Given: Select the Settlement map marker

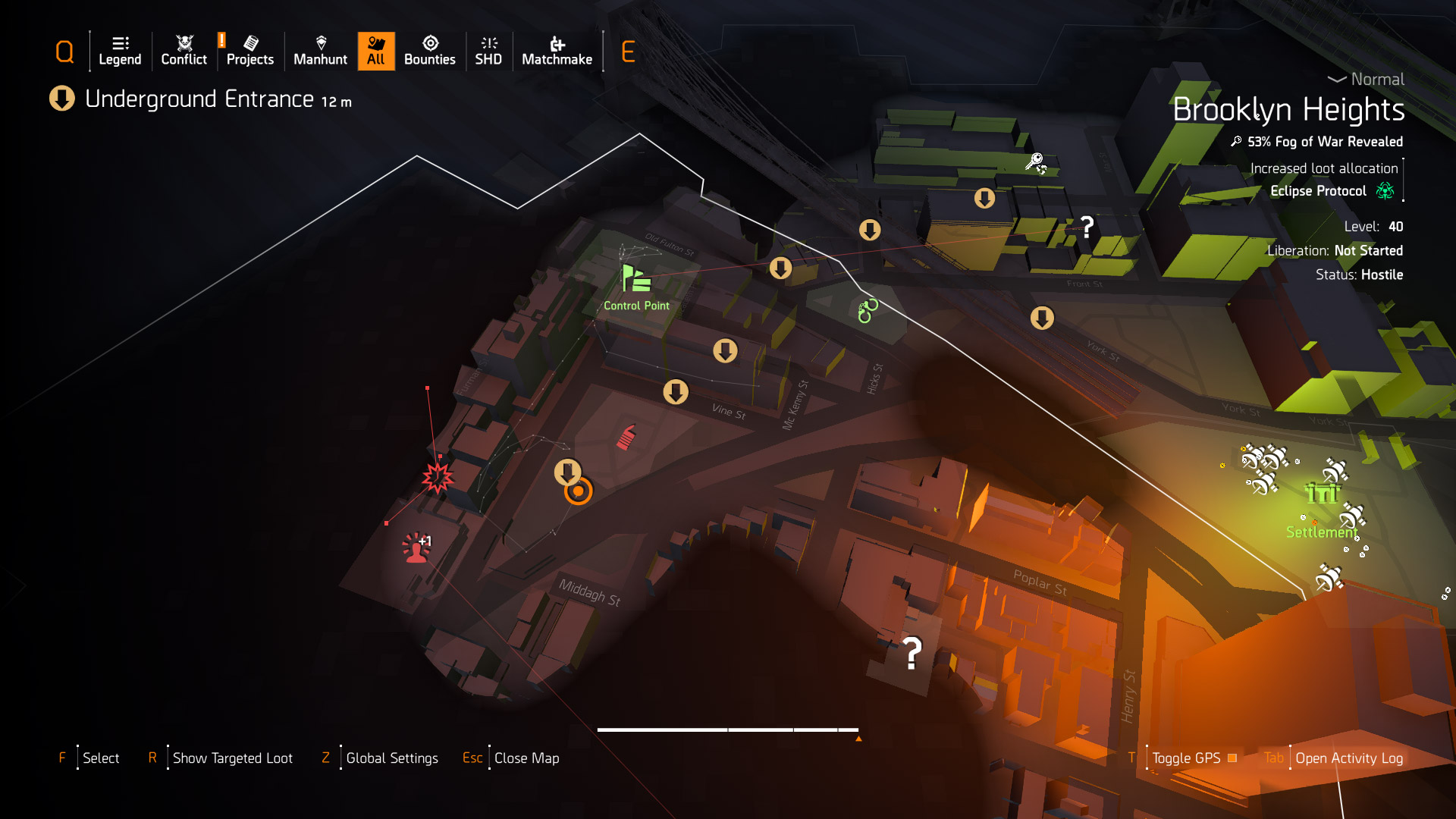Looking at the screenshot, I should coord(1323,494).
